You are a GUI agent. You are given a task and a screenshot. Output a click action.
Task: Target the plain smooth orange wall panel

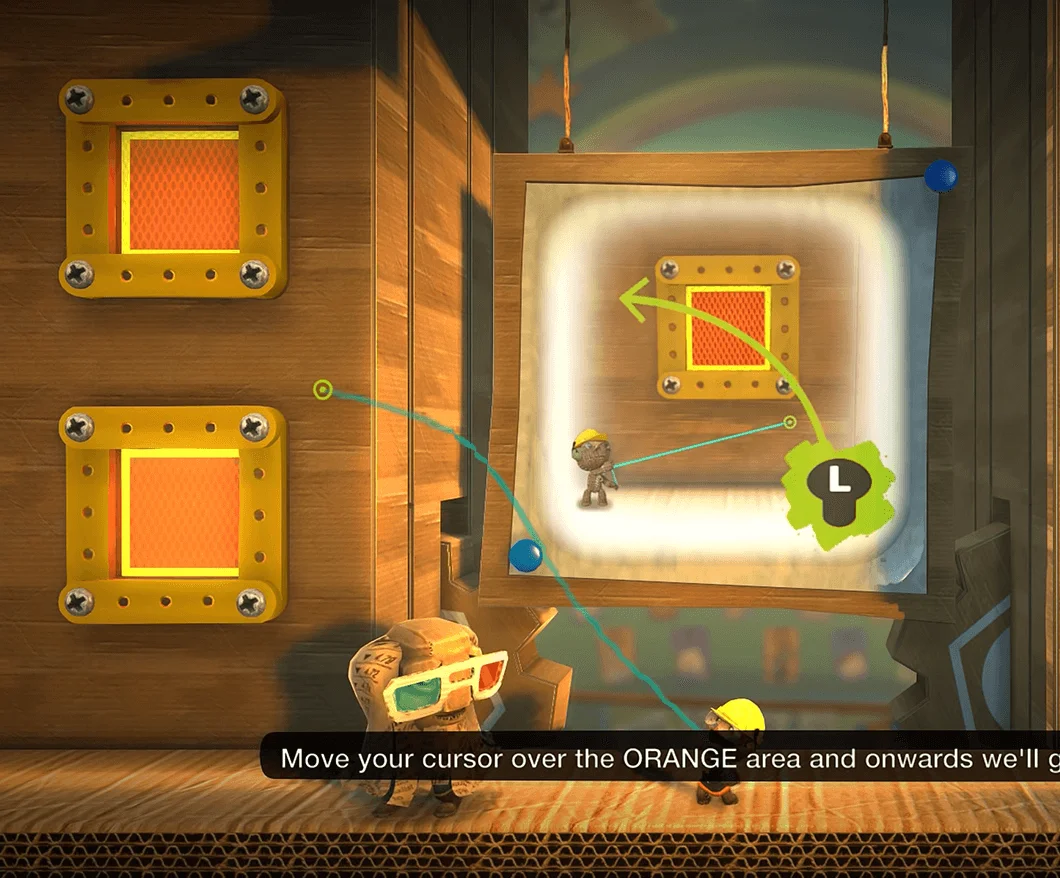(180, 513)
